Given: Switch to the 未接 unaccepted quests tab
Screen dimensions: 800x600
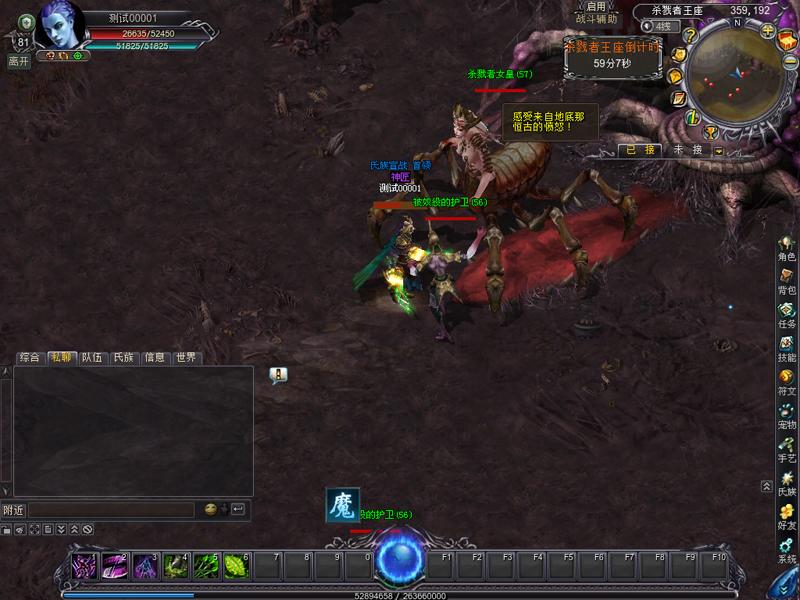Looking at the screenshot, I should [x=688, y=149].
